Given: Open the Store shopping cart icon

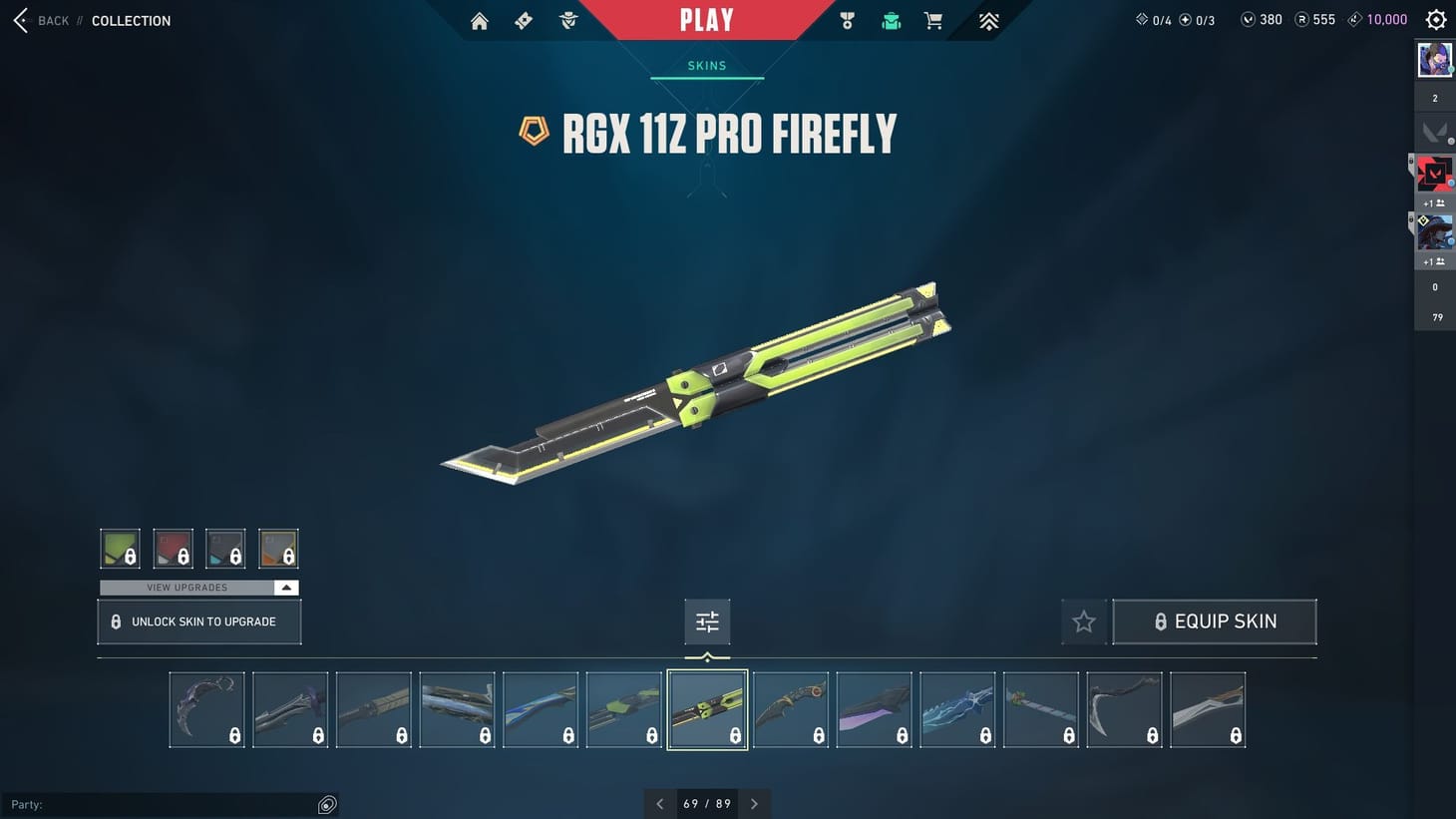Looking at the screenshot, I should coord(932,20).
